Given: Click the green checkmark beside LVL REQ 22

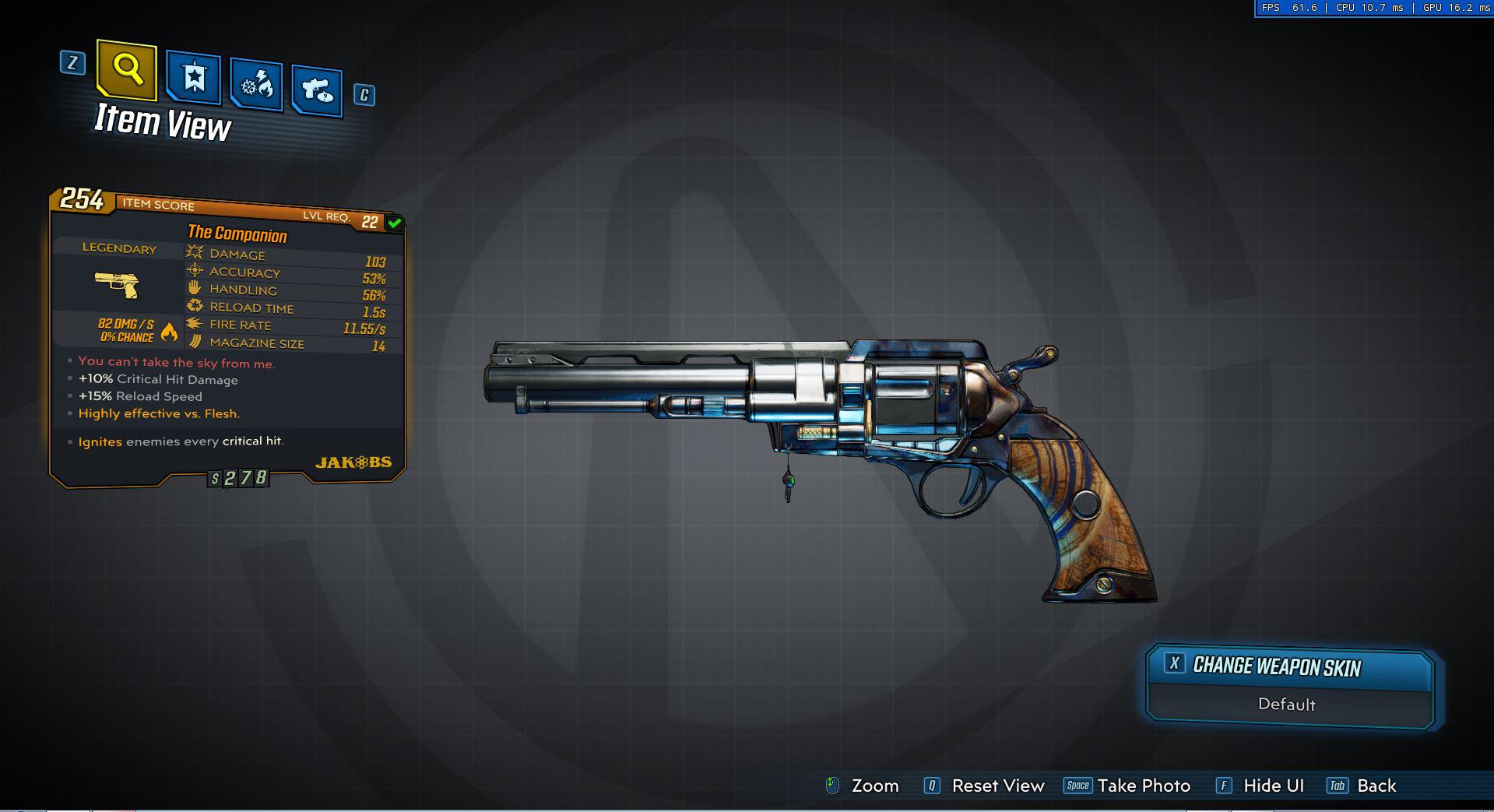Looking at the screenshot, I should tap(394, 223).
